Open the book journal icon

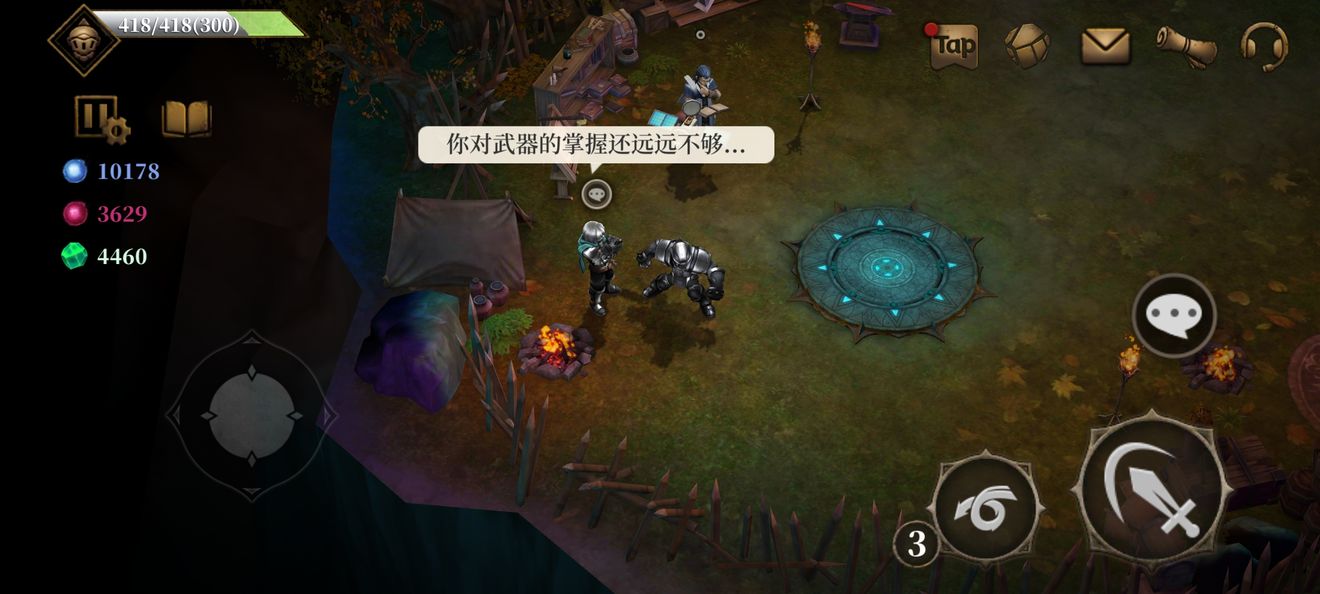tap(186, 119)
